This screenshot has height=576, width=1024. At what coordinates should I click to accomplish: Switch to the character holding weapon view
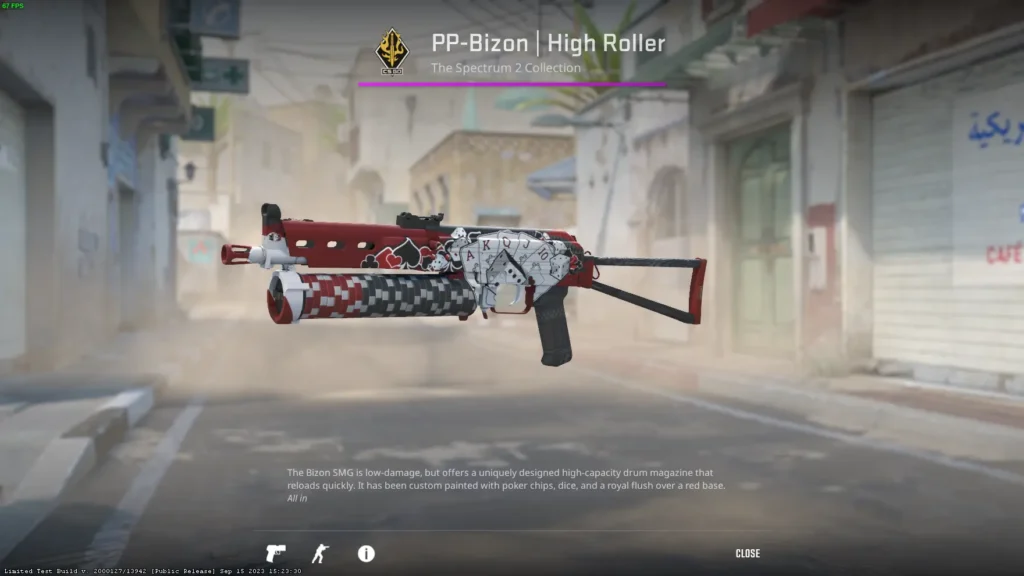(x=319, y=553)
